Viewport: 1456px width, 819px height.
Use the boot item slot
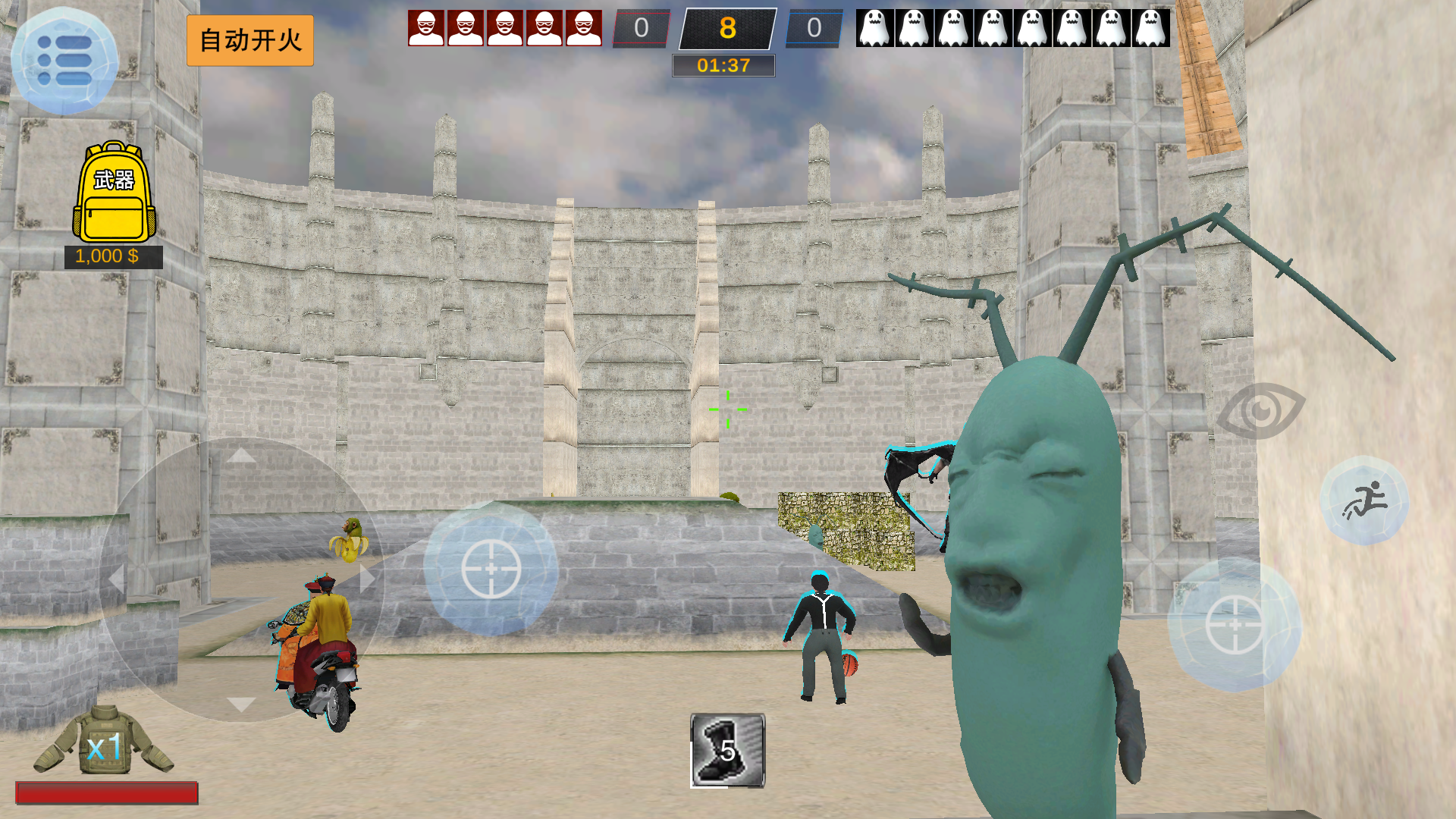[x=727, y=750]
